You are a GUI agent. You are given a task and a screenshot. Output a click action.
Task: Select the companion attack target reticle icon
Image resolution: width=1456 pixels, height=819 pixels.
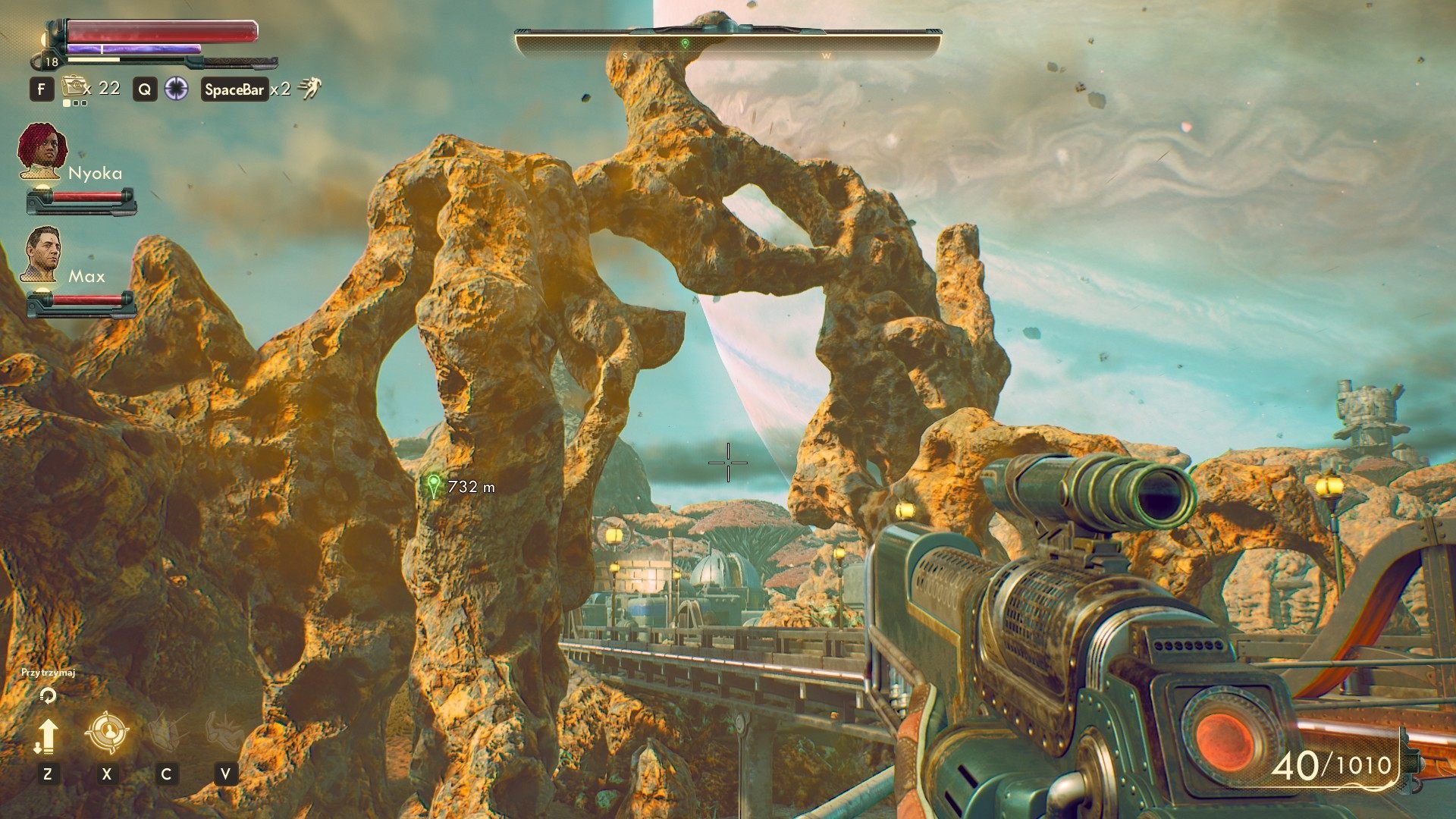pyautogui.click(x=108, y=733)
